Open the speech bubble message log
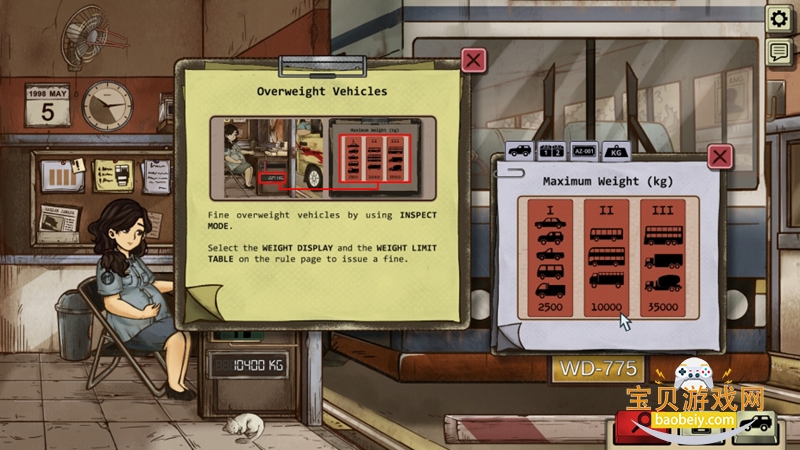 point(778,52)
